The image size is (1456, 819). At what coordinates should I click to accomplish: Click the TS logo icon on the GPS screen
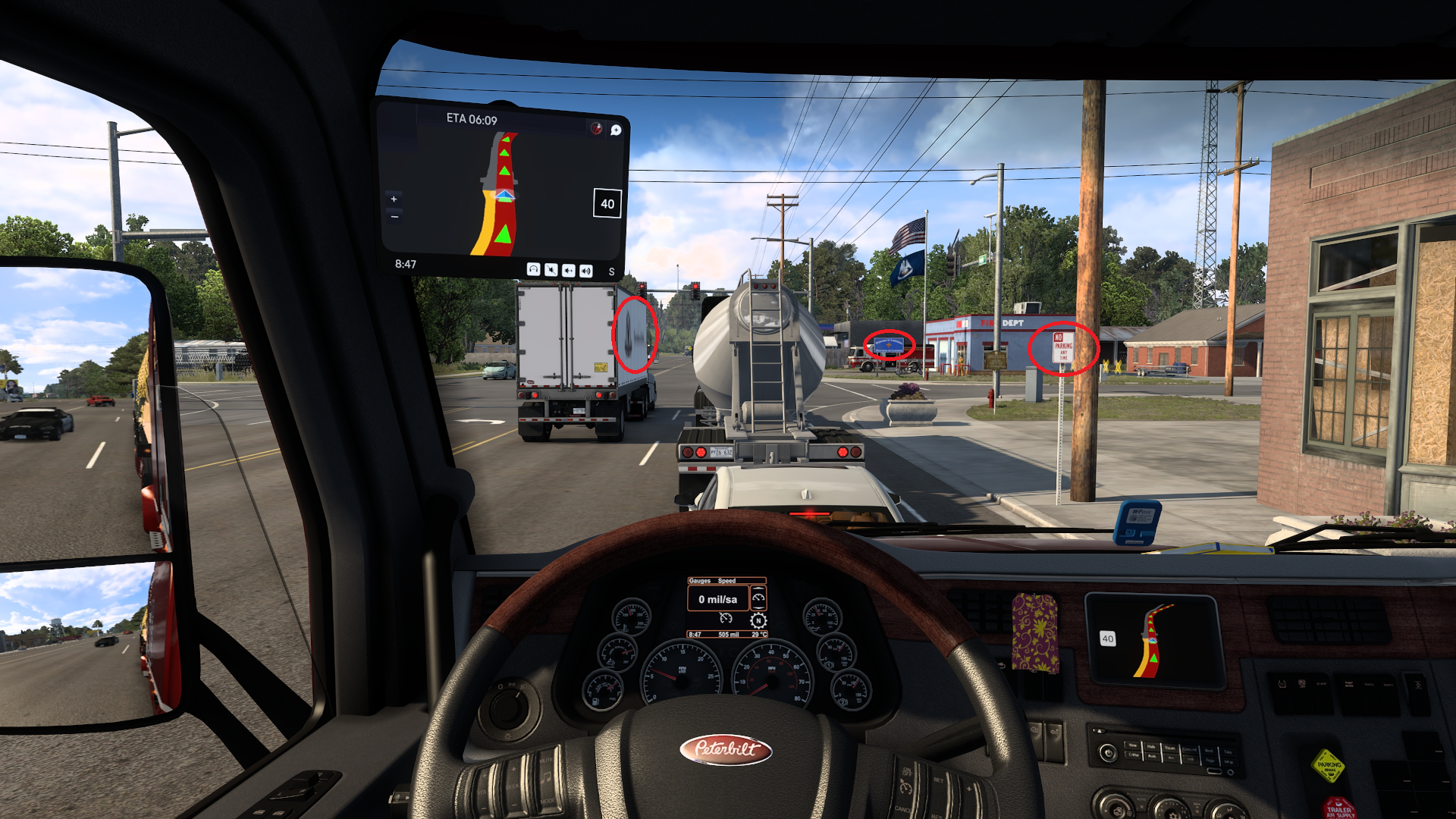596,127
